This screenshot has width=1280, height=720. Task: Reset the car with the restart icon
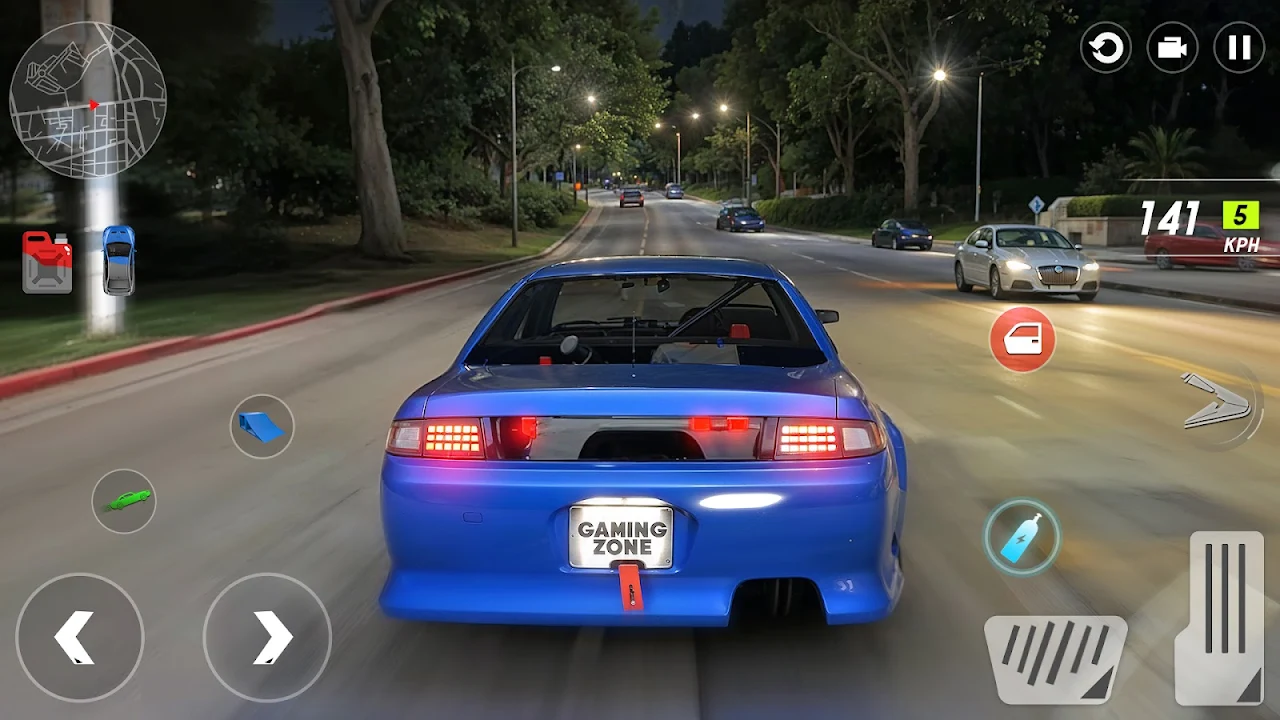click(x=1105, y=48)
